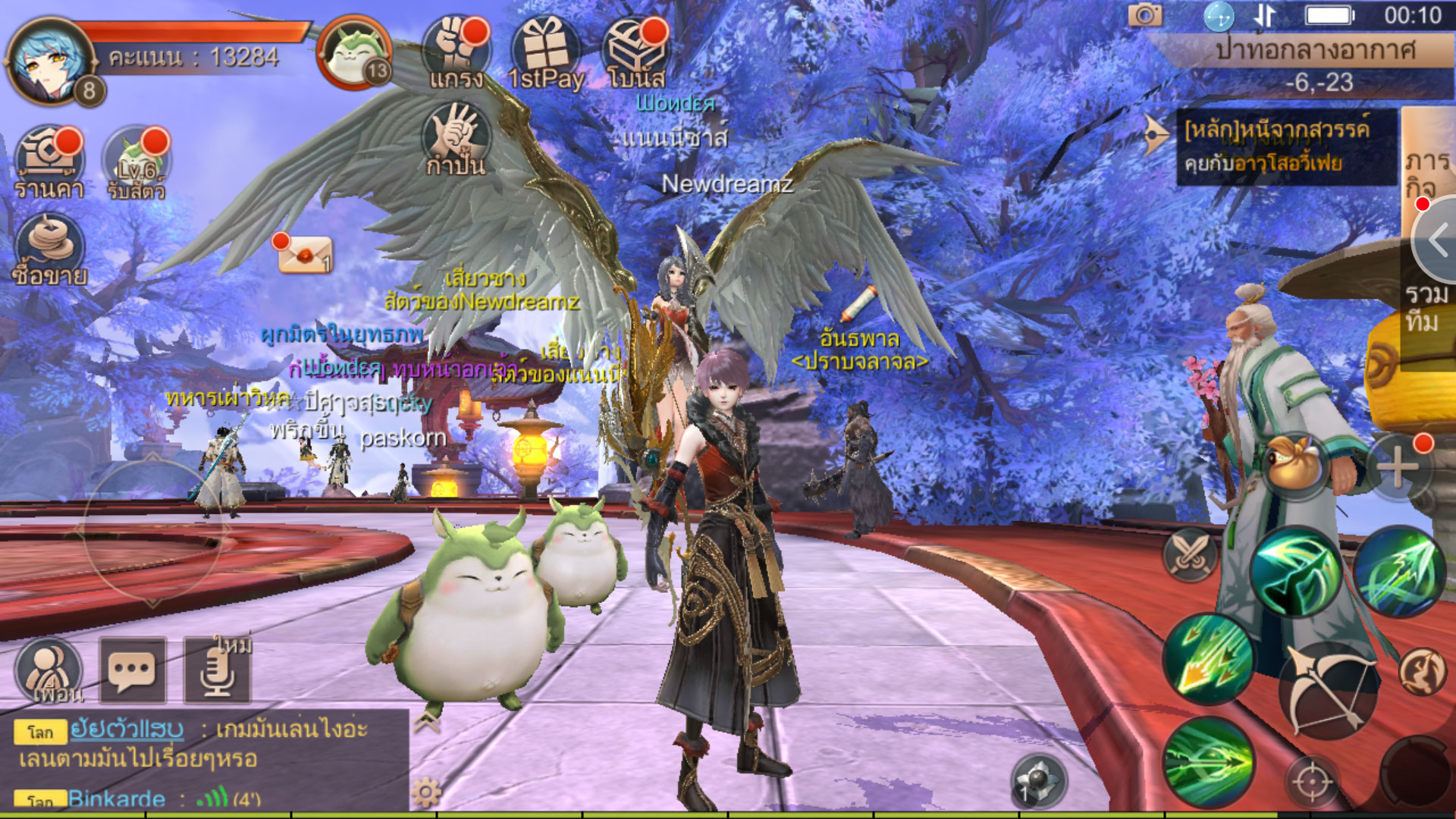Open chat settings gear icon
This screenshot has height=819, width=1456.
(426, 793)
